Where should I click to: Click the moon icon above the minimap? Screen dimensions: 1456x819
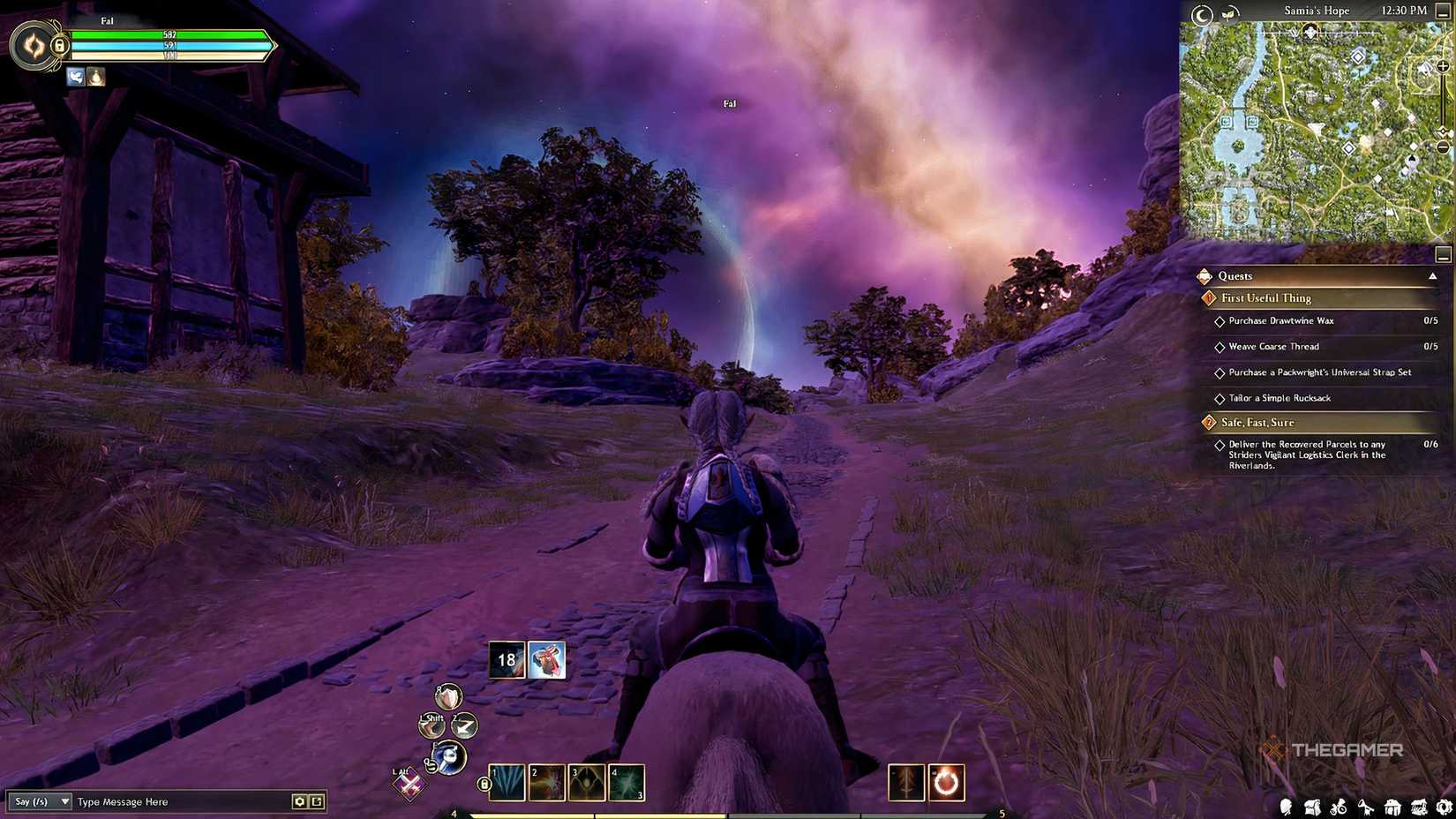point(1202,11)
